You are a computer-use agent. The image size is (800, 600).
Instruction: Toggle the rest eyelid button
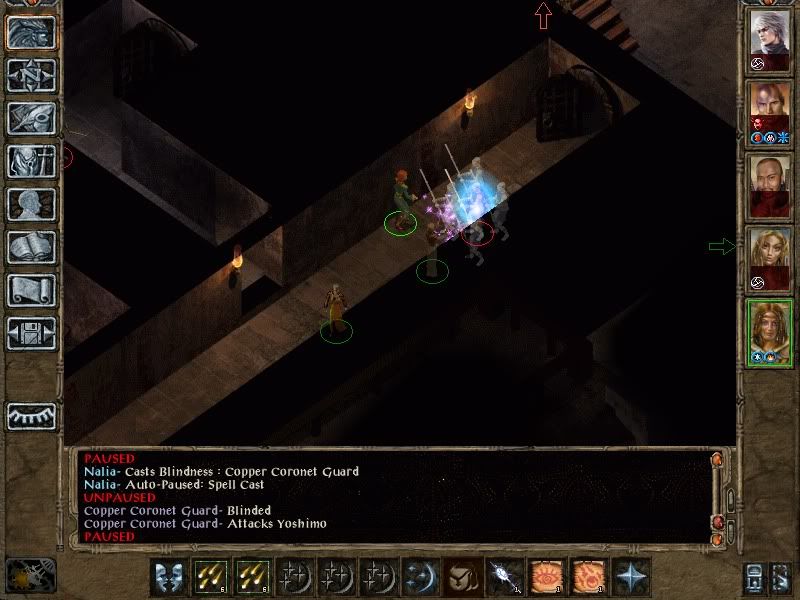click(31, 416)
